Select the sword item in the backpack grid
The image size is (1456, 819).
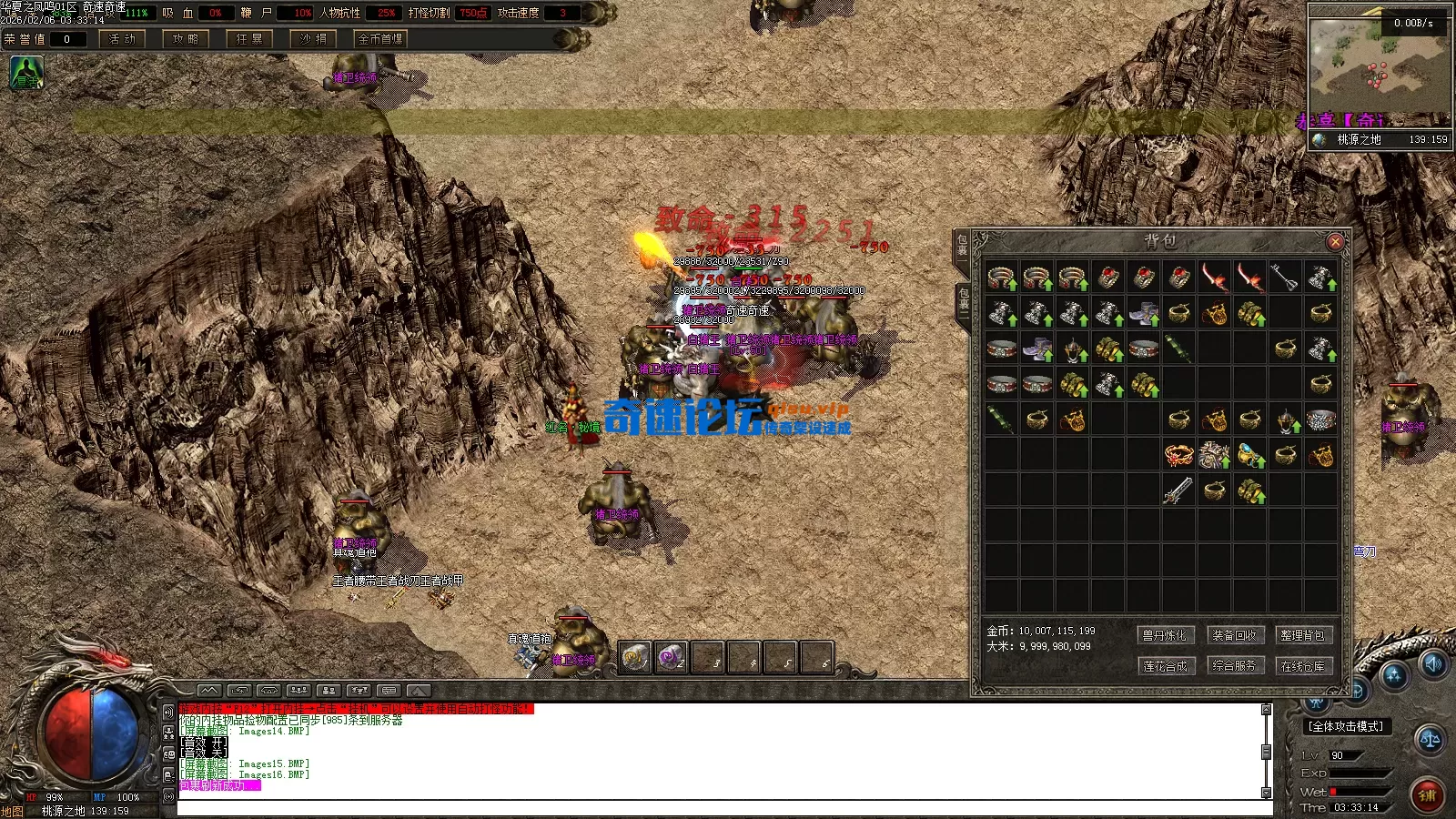[x=1178, y=490]
